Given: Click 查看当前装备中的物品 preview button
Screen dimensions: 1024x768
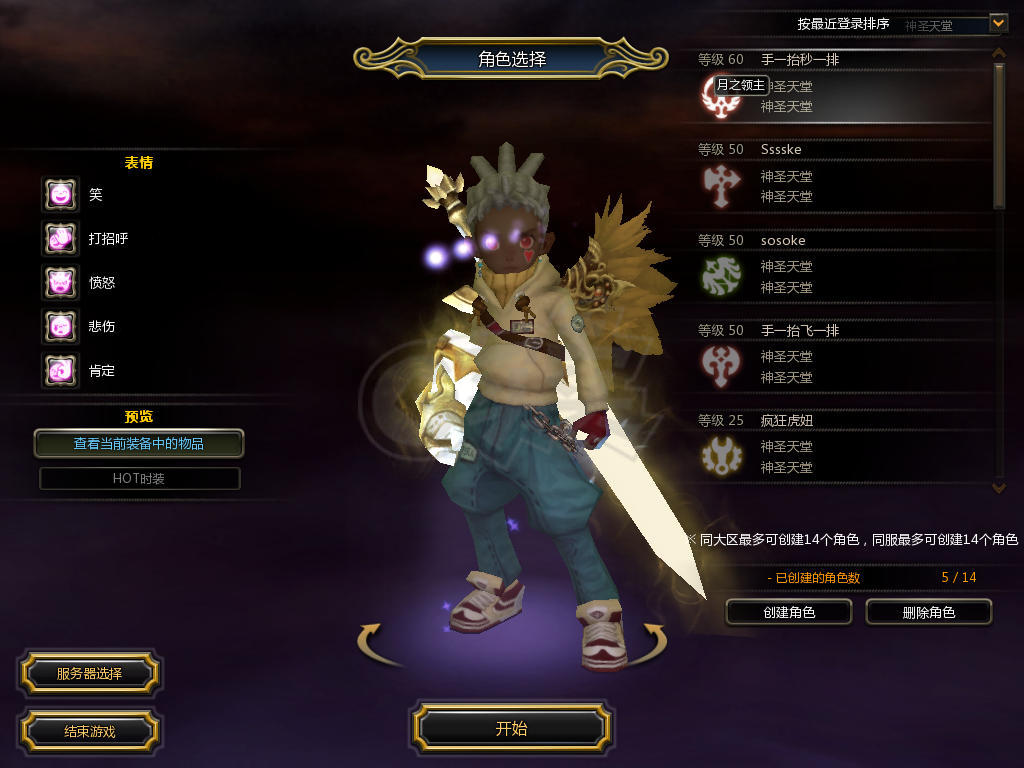Looking at the screenshot, I should pos(139,443).
